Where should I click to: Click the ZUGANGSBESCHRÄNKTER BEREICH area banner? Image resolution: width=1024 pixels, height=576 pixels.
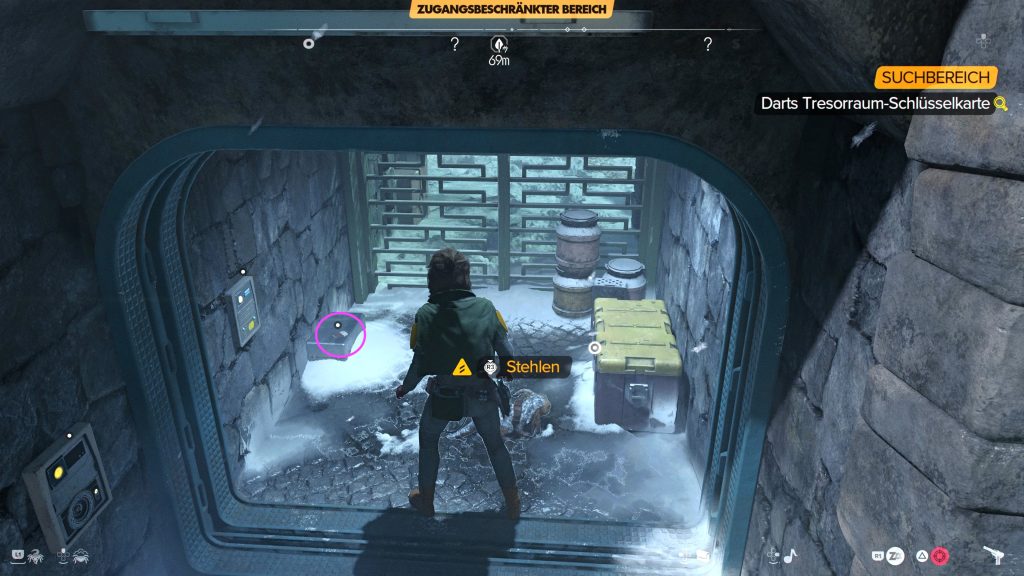click(x=511, y=9)
